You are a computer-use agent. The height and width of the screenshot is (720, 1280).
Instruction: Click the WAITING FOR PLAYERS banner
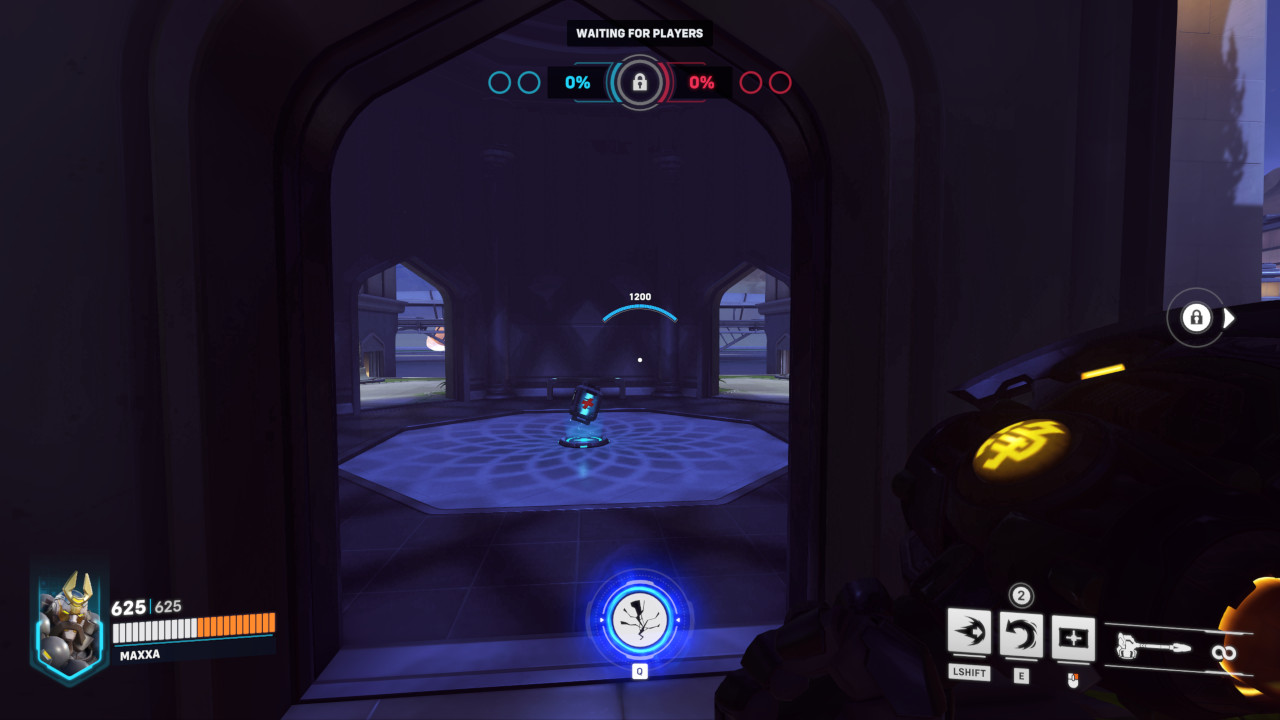[x=639, y=33]
